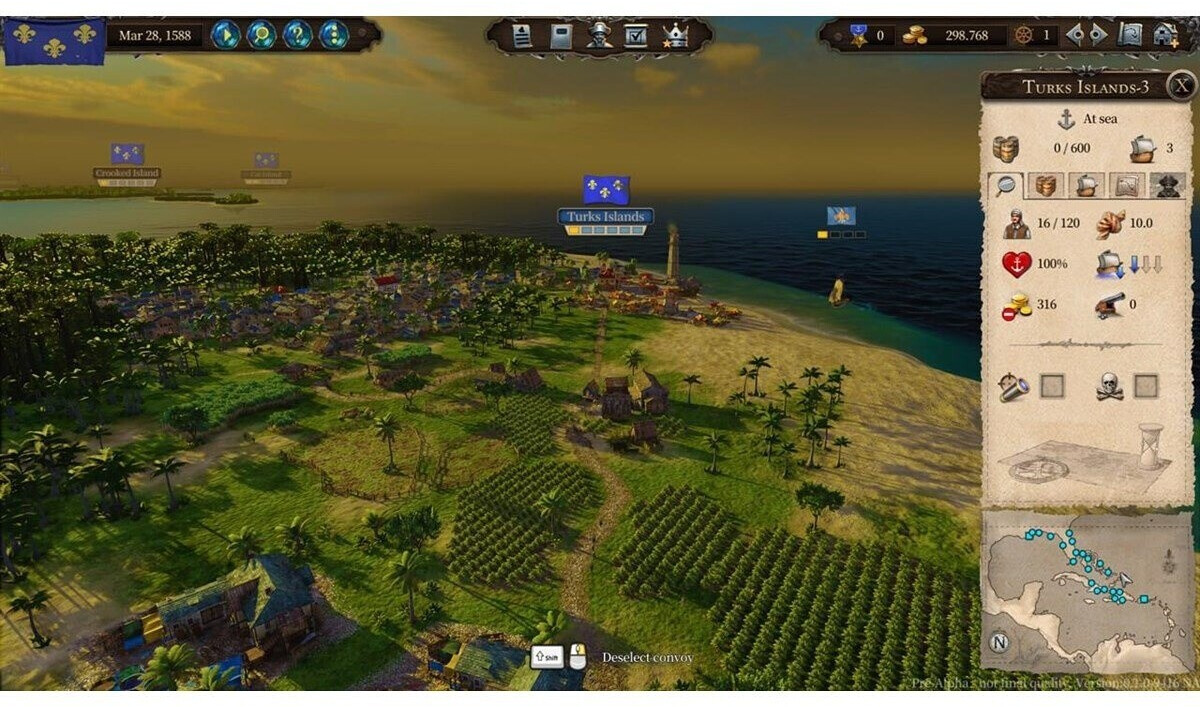
Task: Open the three-dots options menu
Action: point(334,35)
